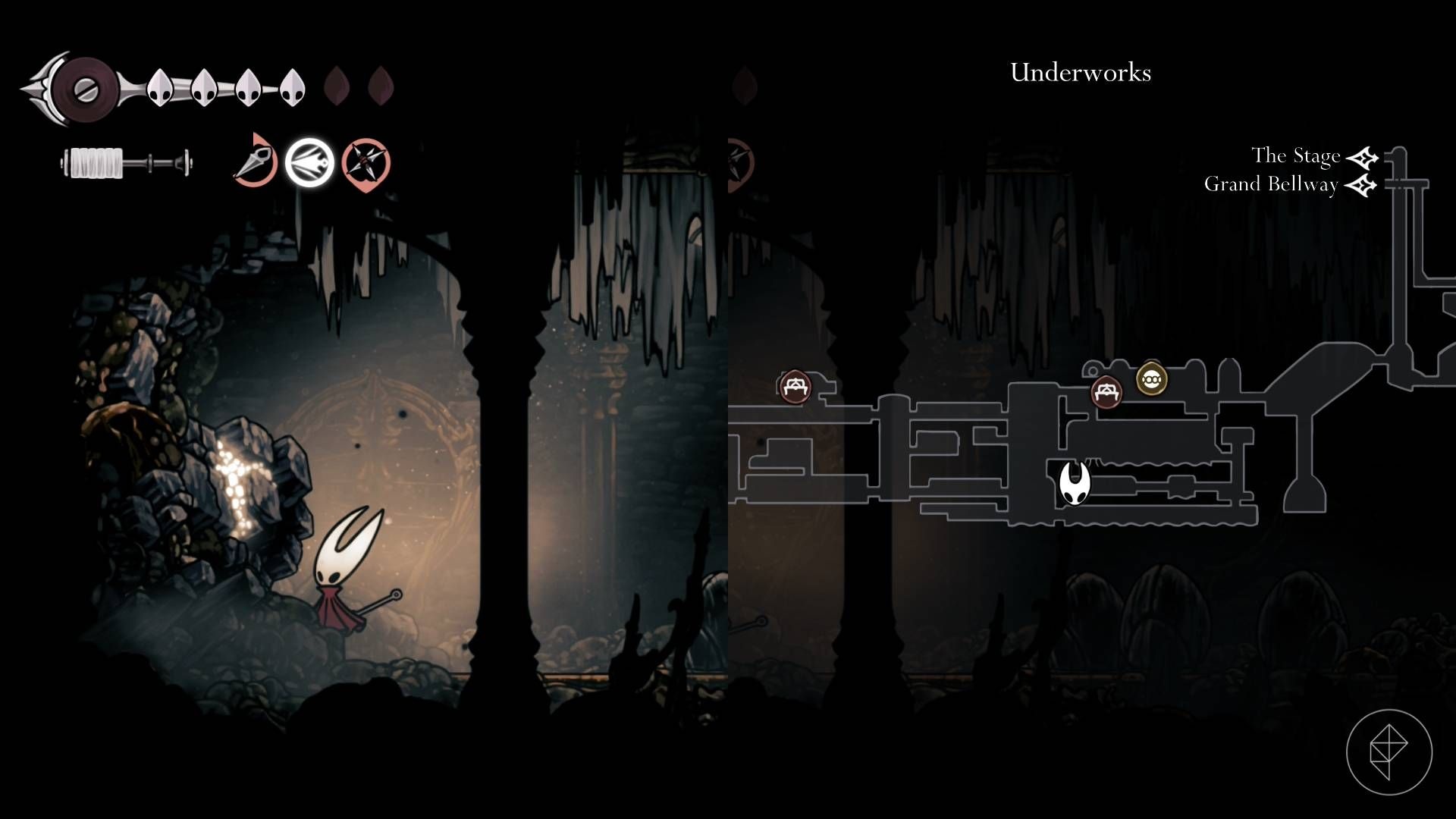Screen dimensions: 1456x819
Task: Select the bench marker beside the gold marker
Action: coord(1106,392)
